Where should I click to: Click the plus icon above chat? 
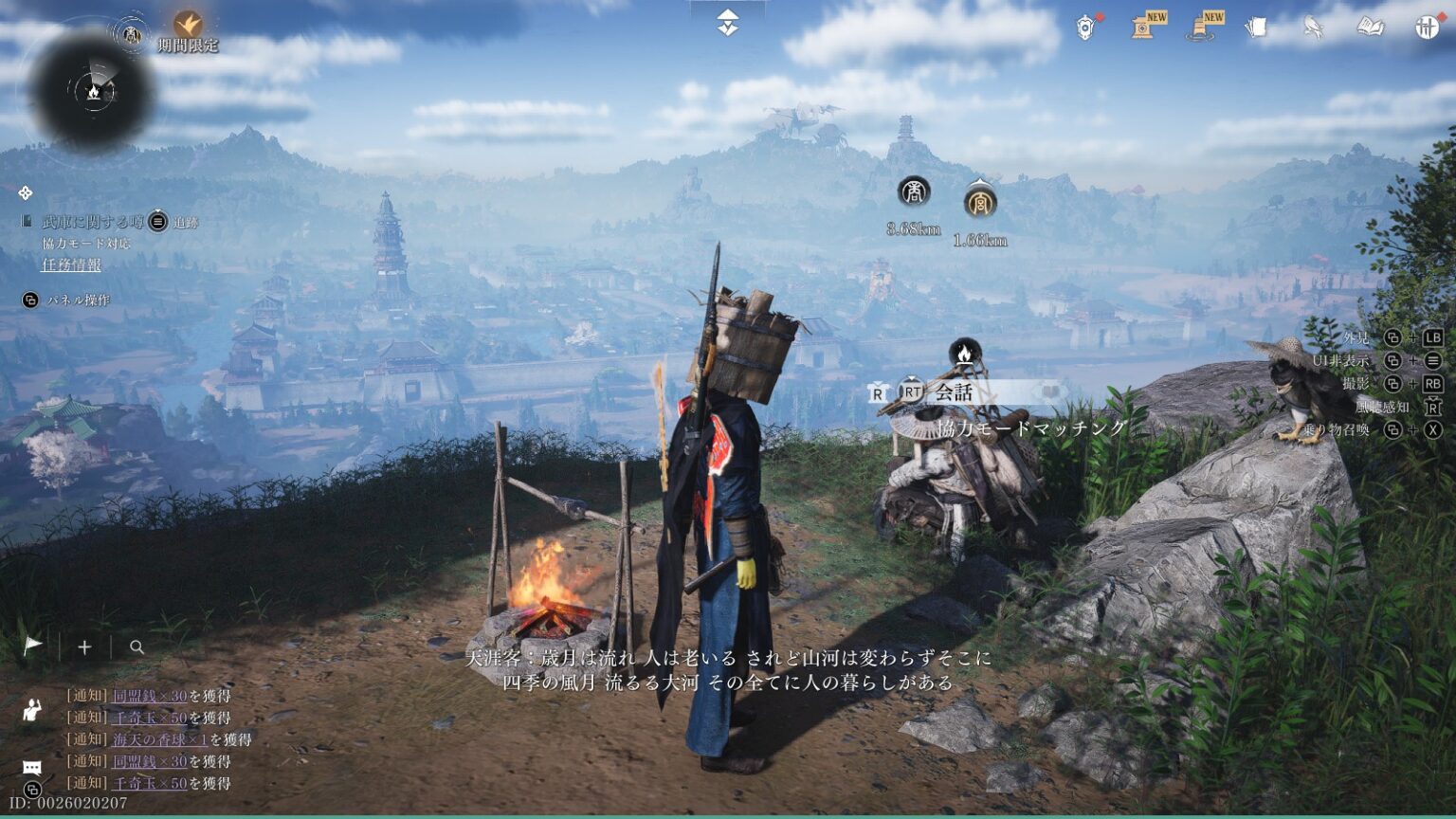coord(84,646)
